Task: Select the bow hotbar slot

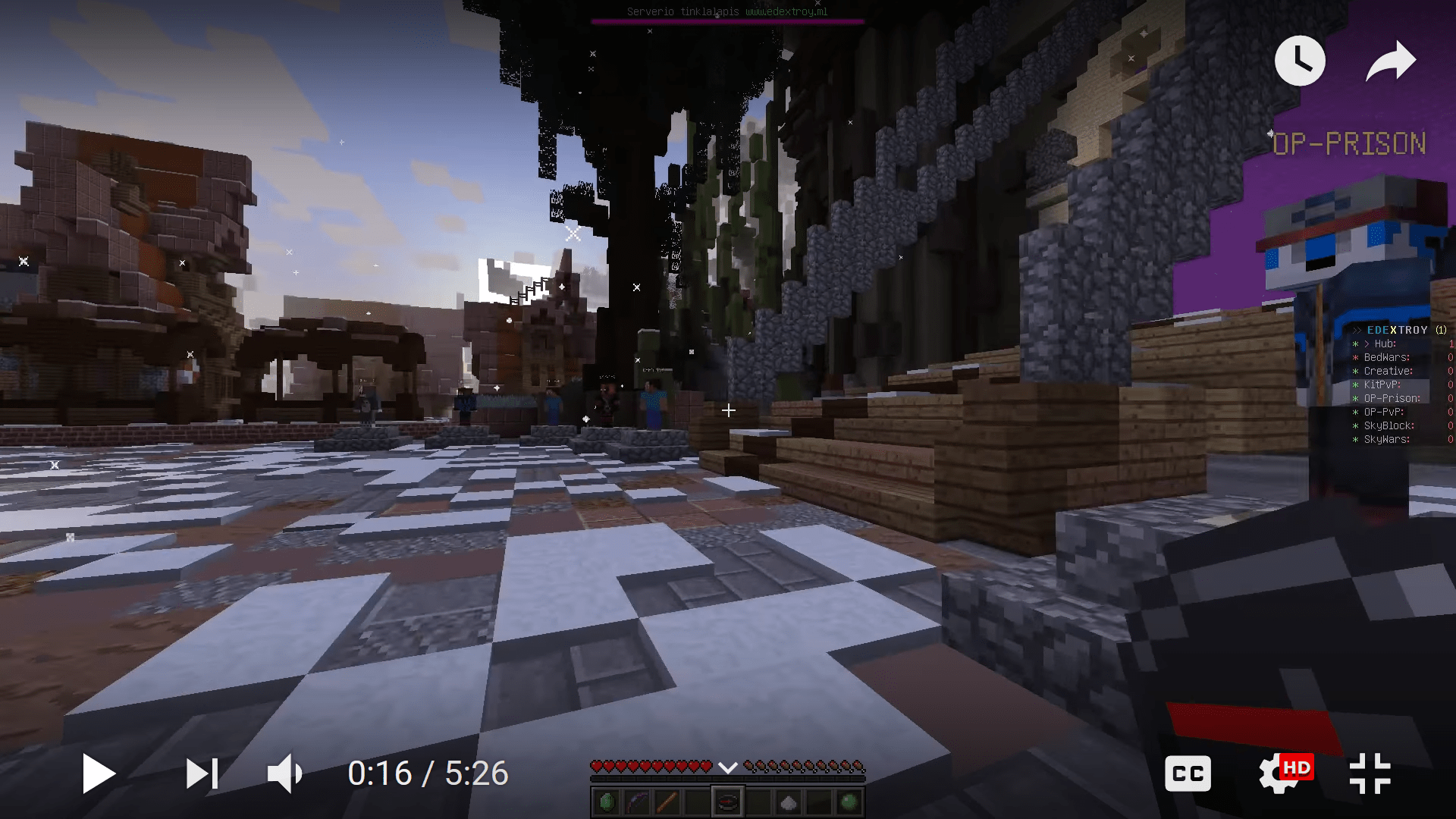Action: coord(639,802)
